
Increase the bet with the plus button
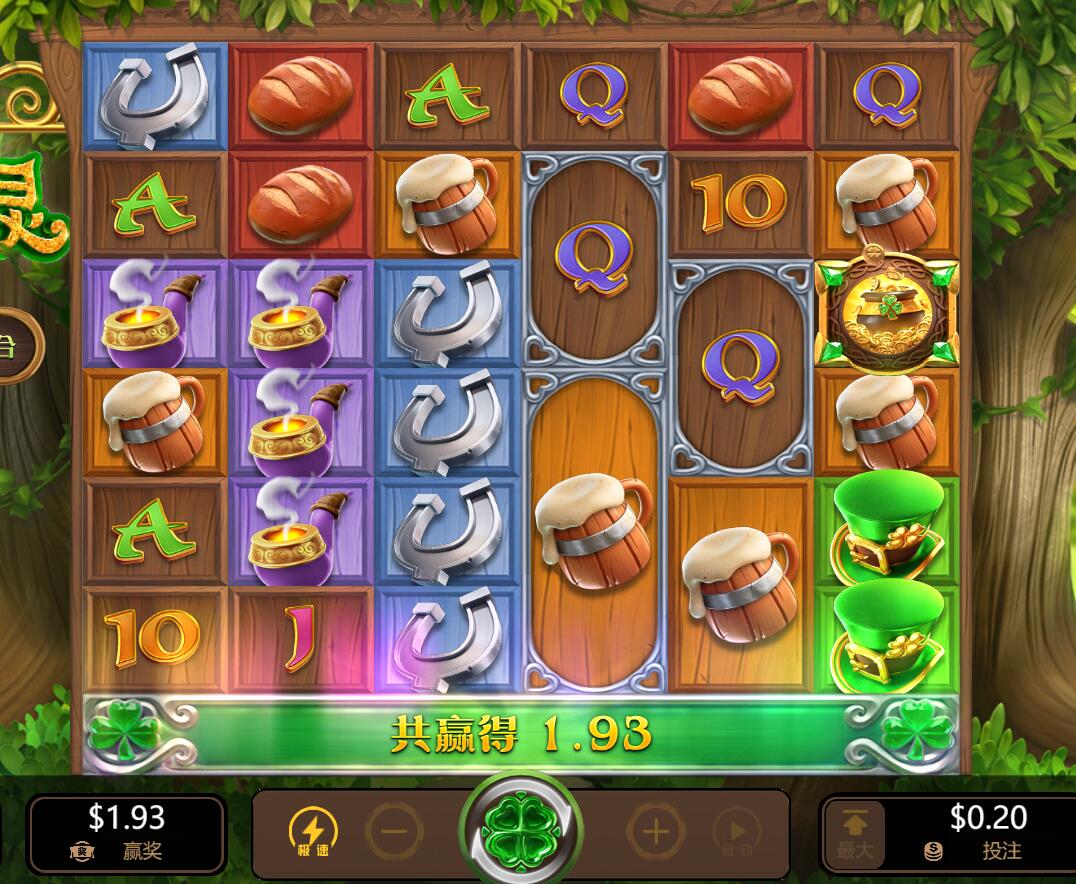(x=655, y=831)
